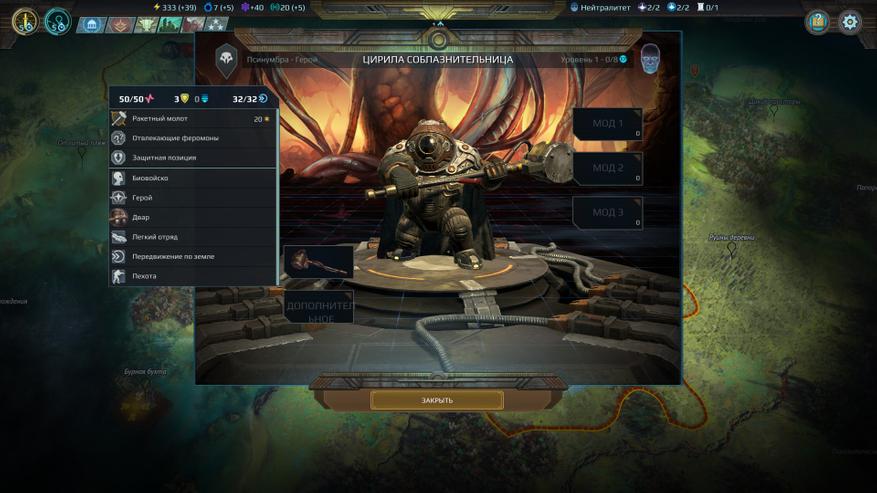
Task: Select the МОД 3 slot
Action: (x=607, y=212)
